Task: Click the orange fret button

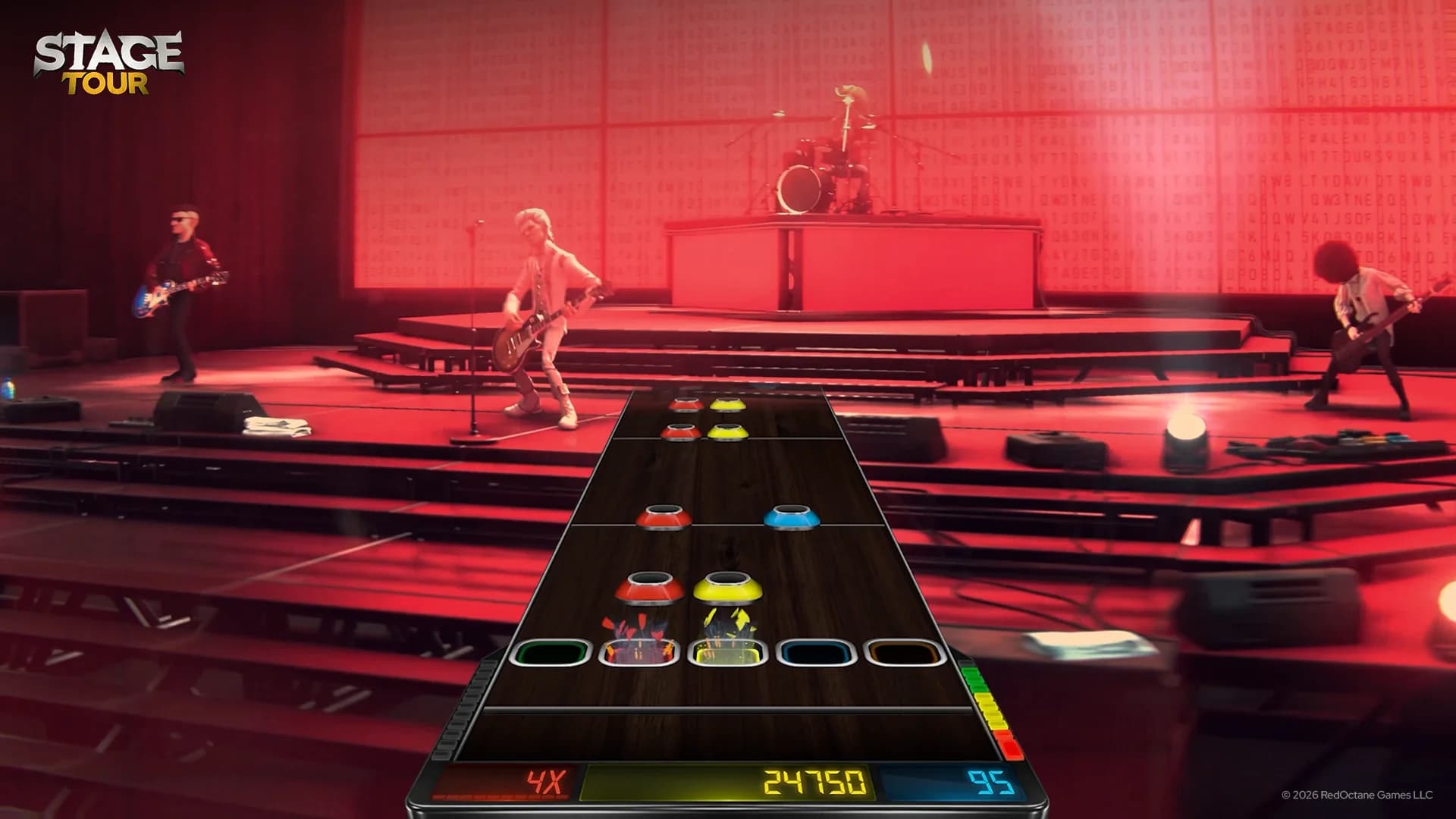Action: (x=904, y=652)
